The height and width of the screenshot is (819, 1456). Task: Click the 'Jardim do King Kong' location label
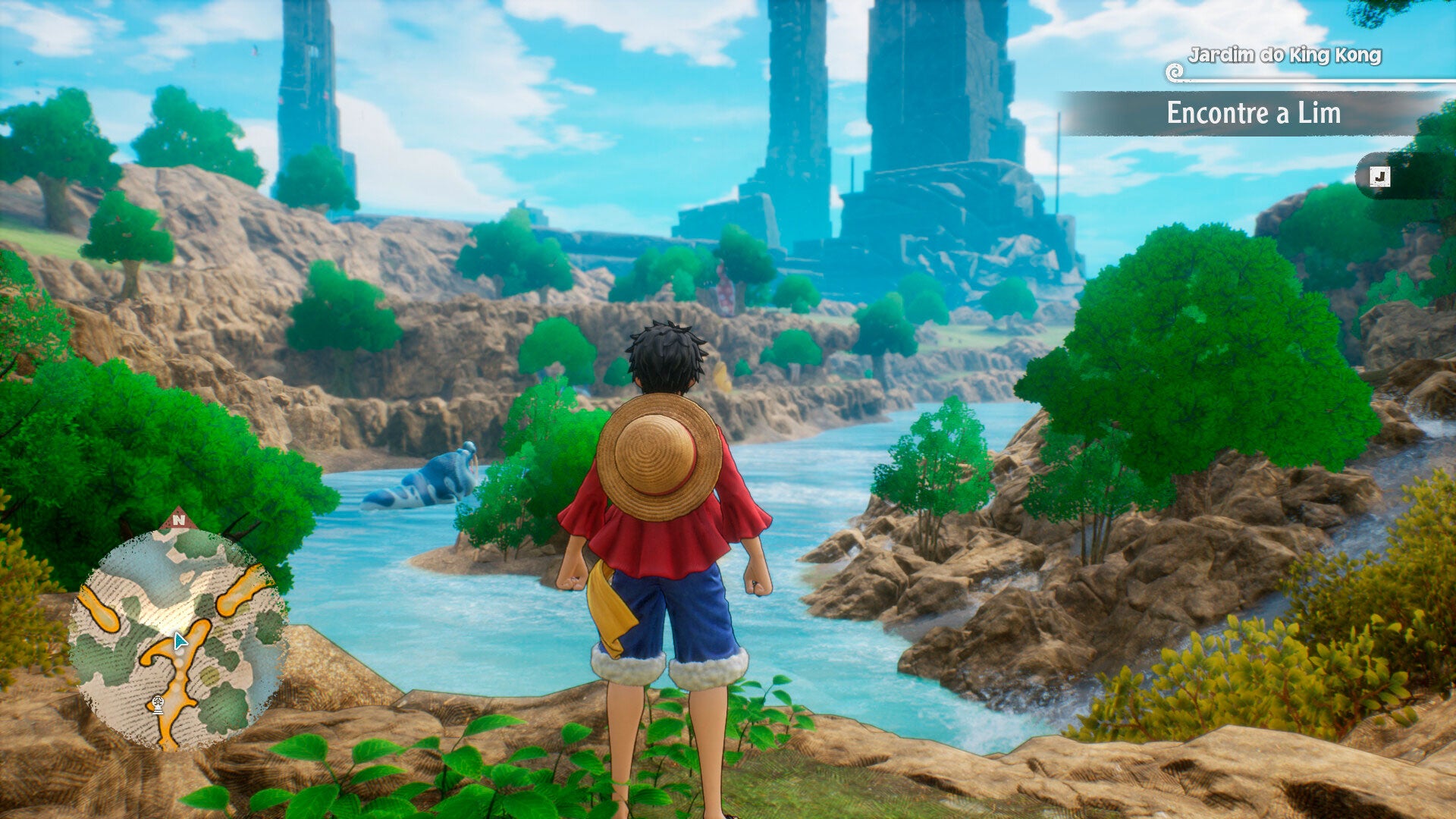click(1284, 55)
